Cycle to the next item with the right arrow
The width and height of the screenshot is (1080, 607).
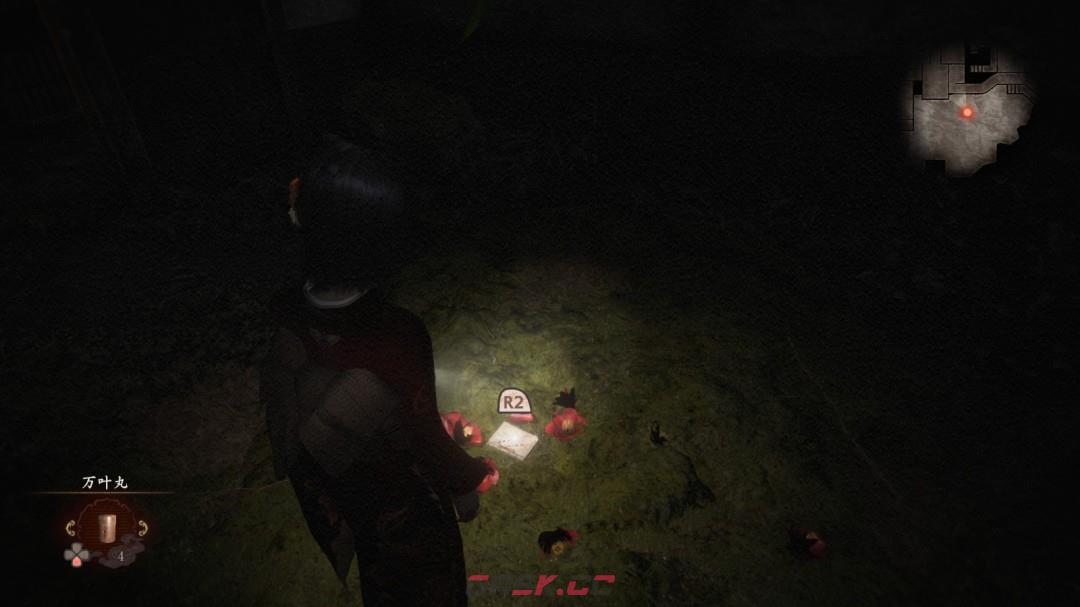141,527
